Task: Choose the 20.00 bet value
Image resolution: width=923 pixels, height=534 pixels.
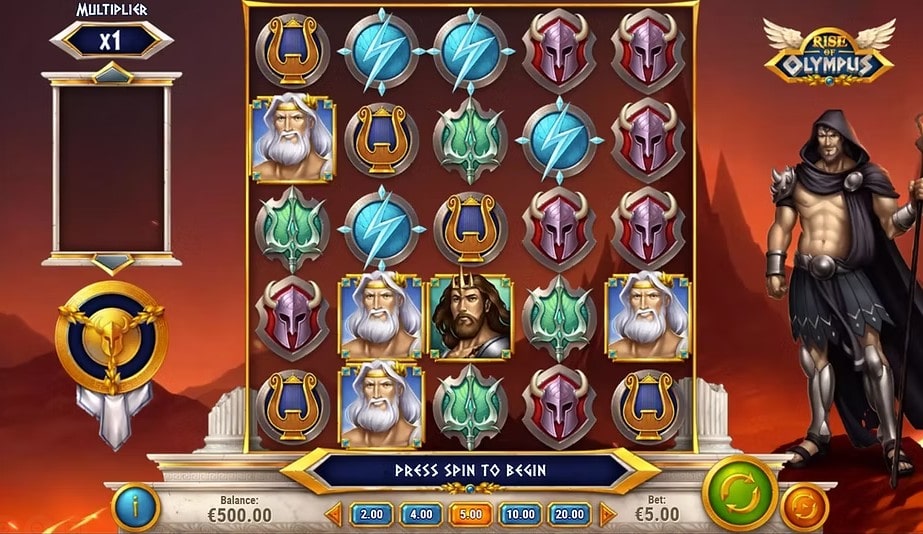Action: [x=568, y=514]
